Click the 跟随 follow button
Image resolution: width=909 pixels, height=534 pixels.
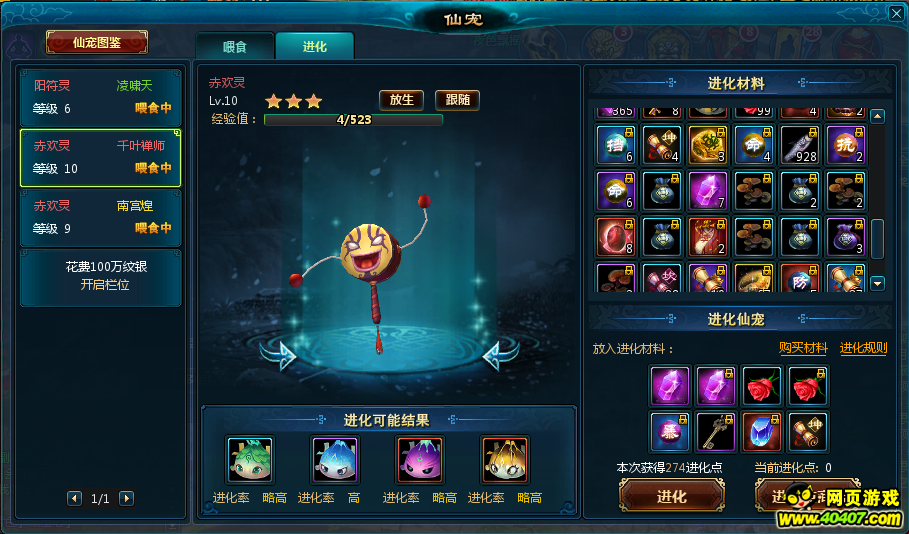click(458, 100)
